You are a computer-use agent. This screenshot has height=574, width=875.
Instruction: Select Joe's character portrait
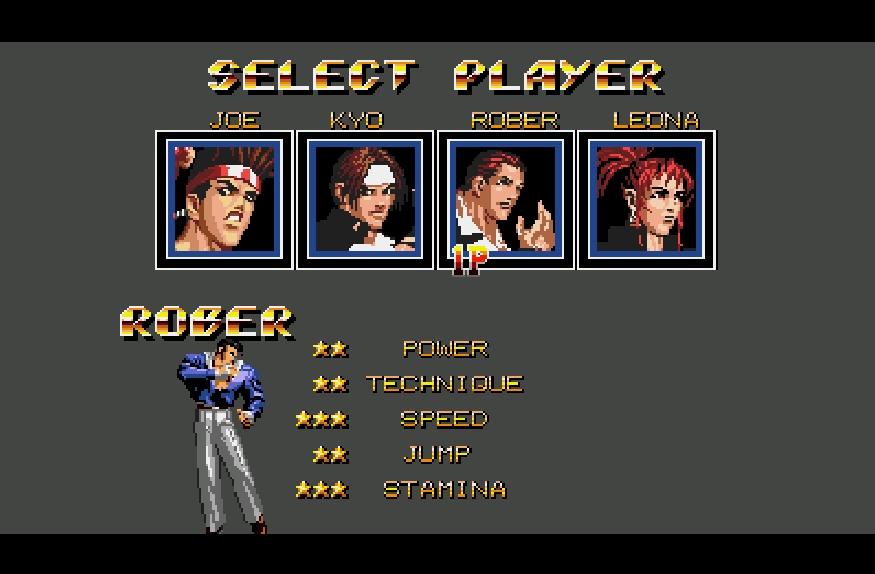click(x=224, y=199)
